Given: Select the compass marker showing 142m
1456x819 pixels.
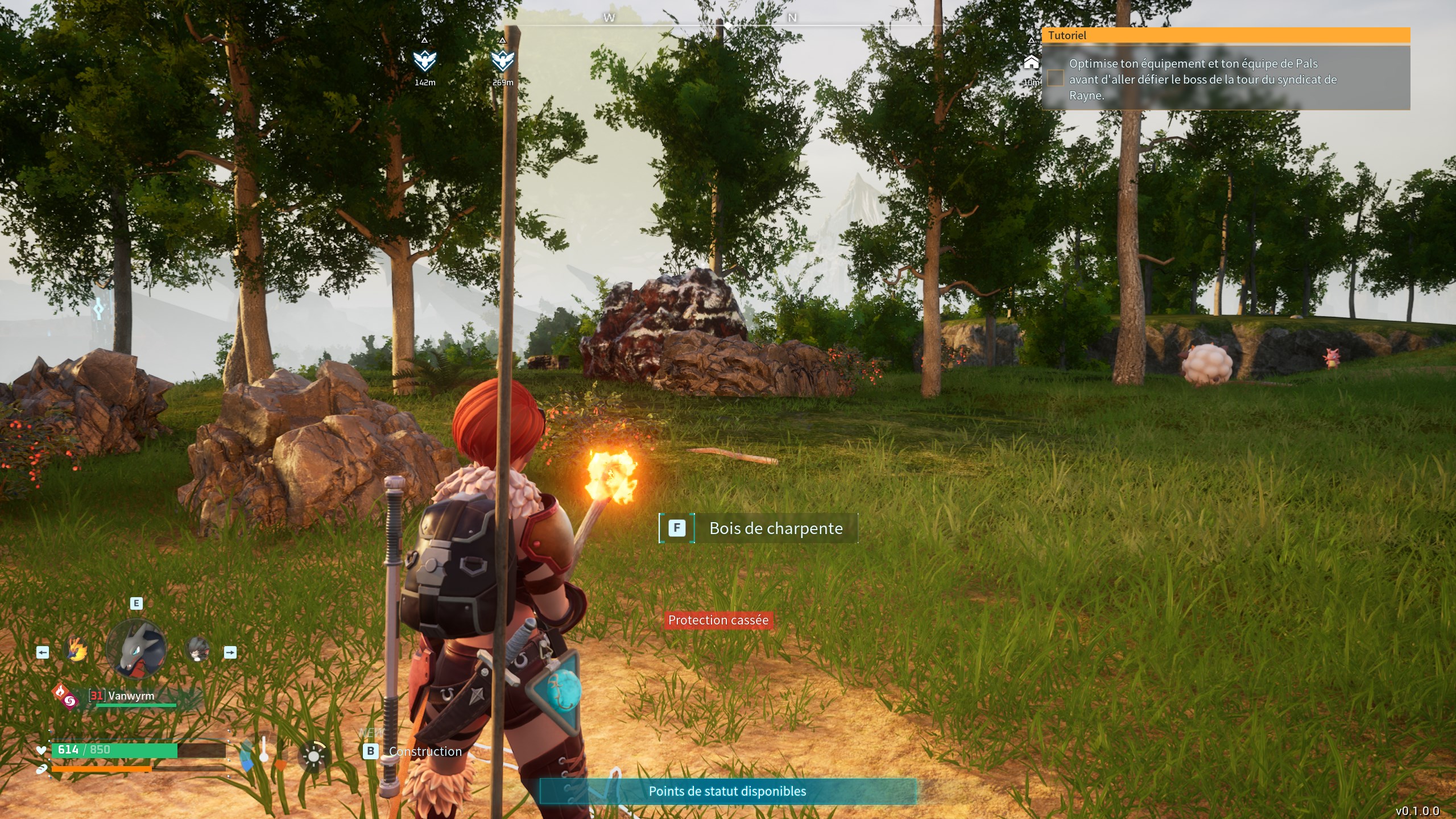Looking at the screenshot, I should point(424,60).
